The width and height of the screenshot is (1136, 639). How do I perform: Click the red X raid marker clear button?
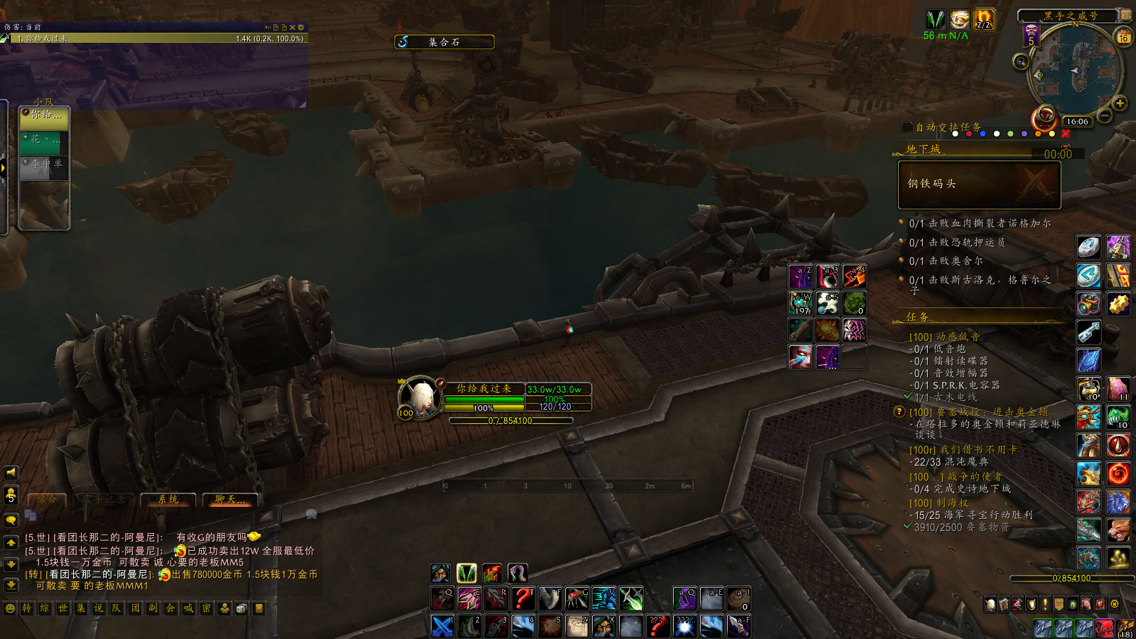1065,134
